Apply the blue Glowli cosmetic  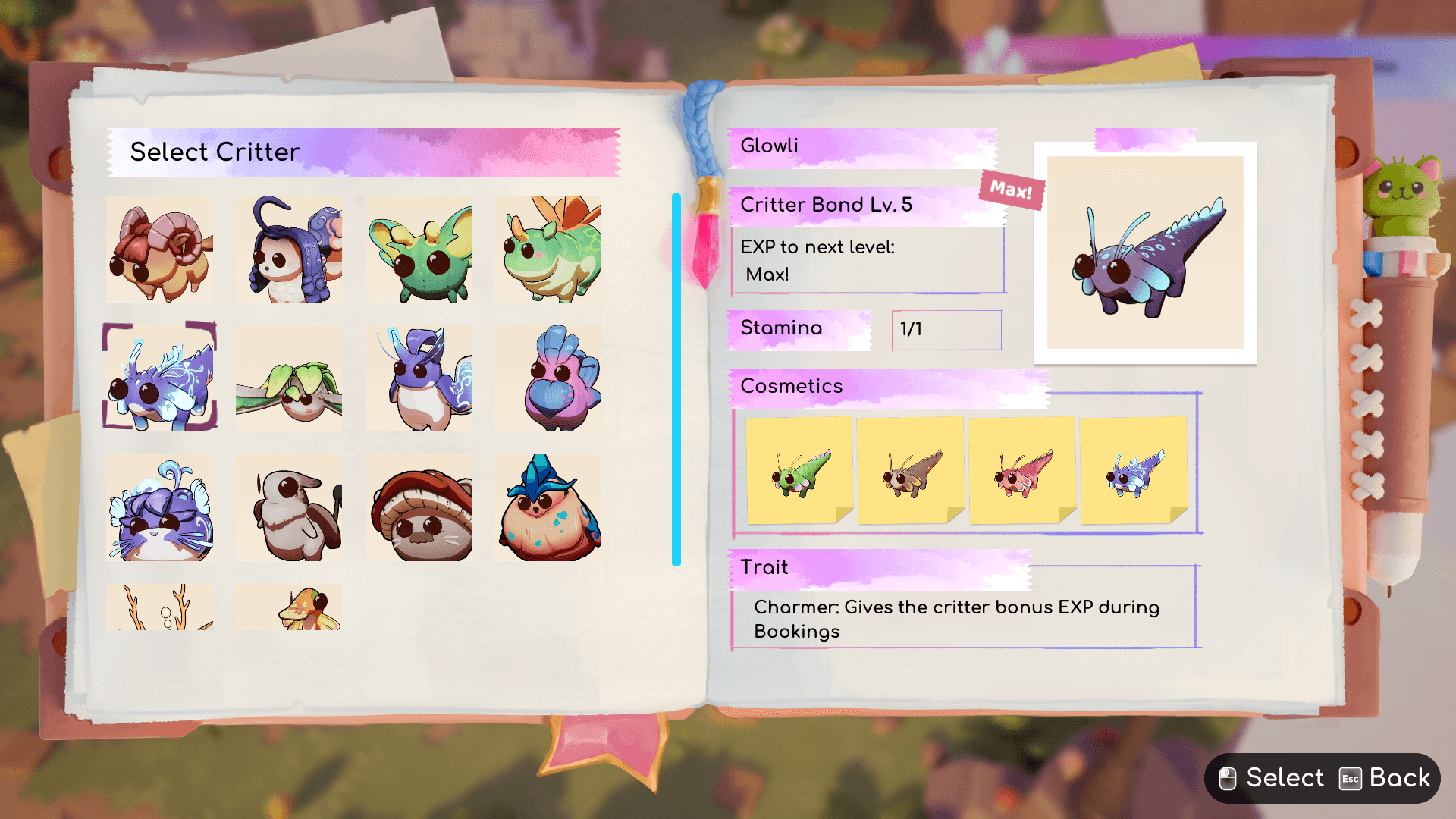pyautogui.click(x=1134, y=471)
